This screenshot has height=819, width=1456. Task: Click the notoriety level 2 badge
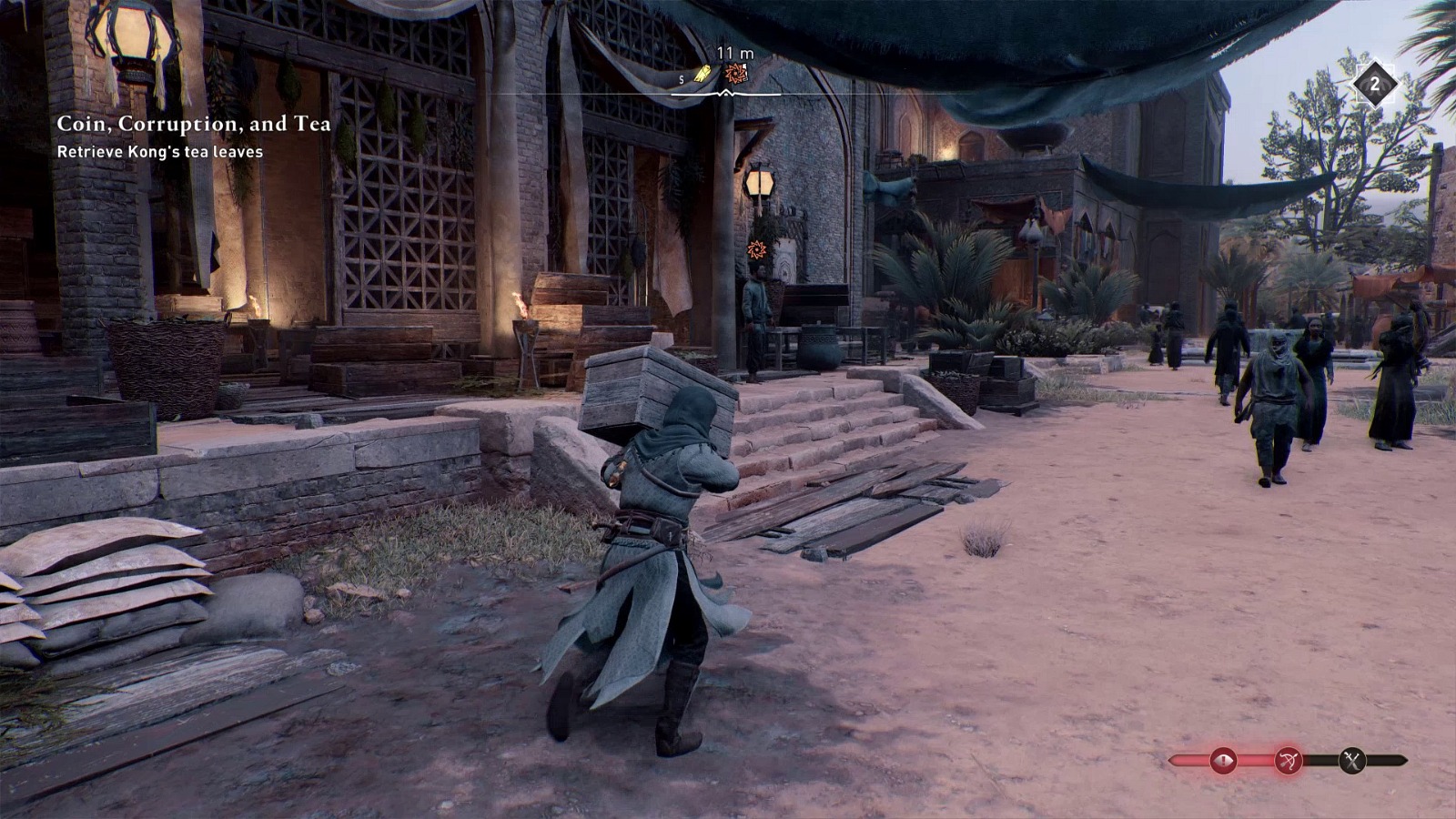(x=1375, y=83)
